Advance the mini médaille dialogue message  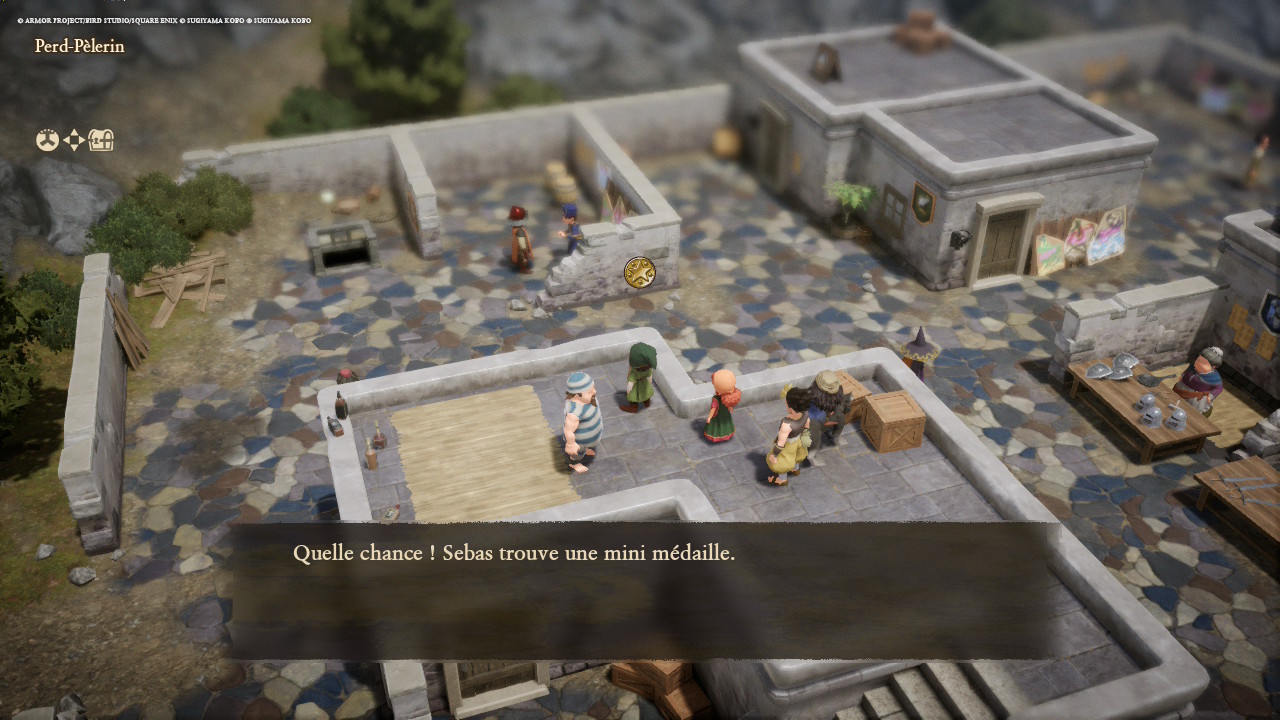click(640, 590)
